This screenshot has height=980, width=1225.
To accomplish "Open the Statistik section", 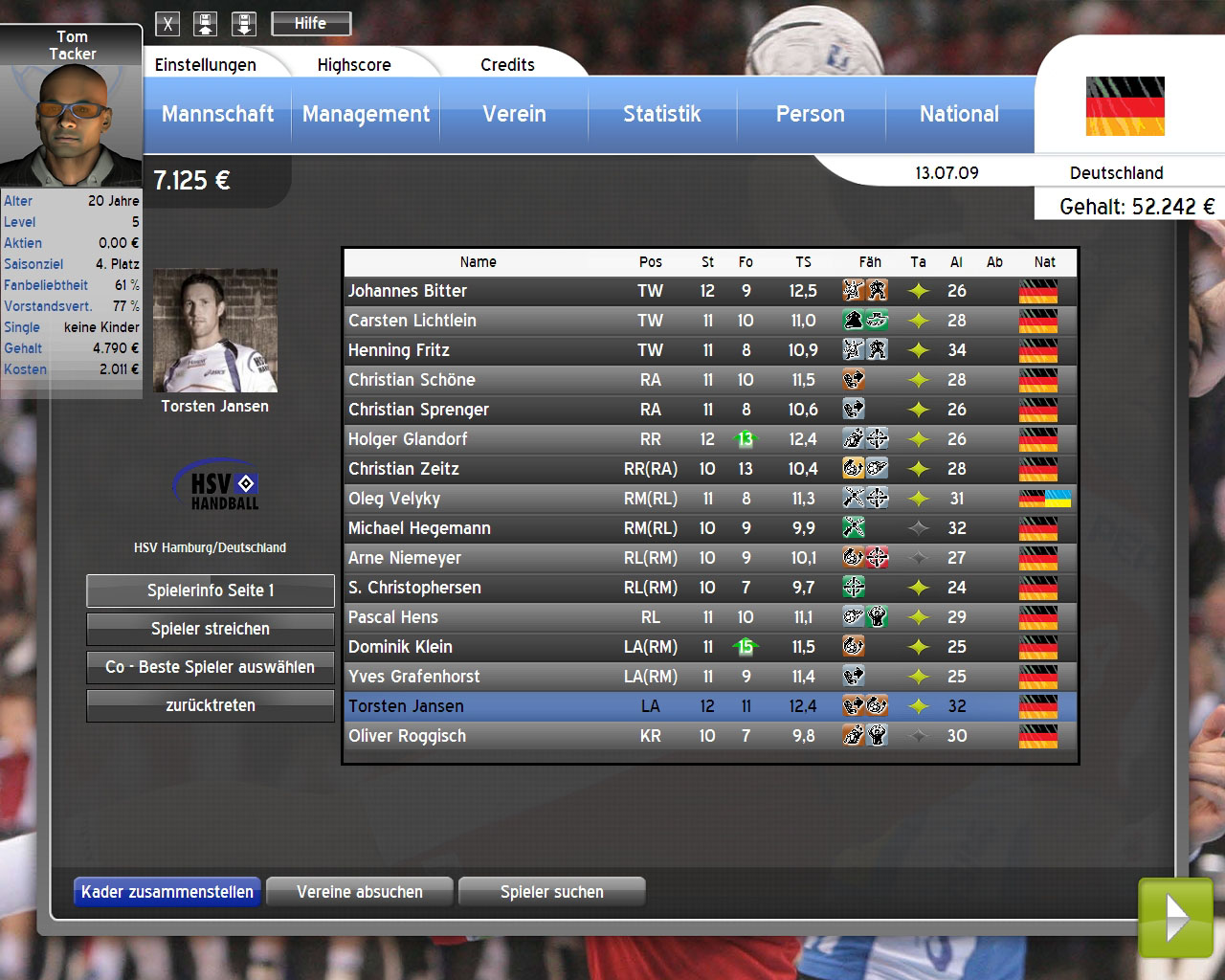I will pos(662,114).
